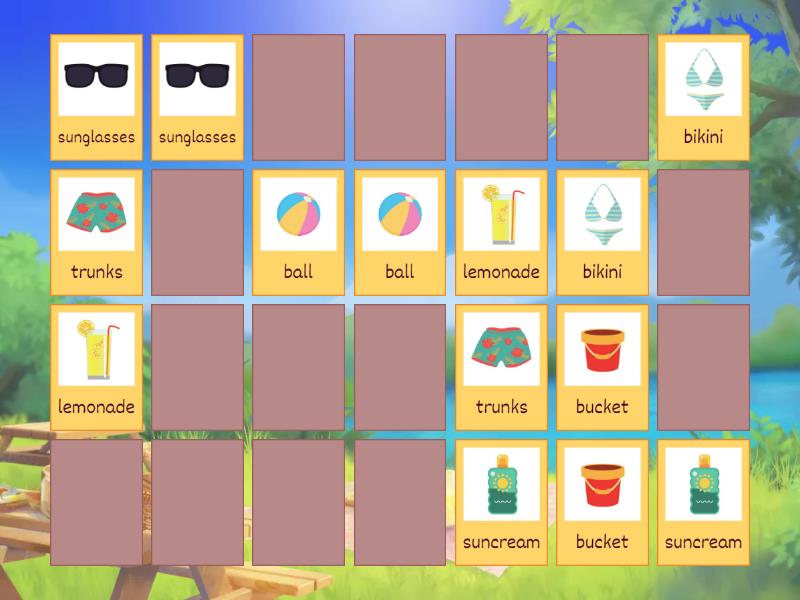The height and width of the screenshot is (600, 800).
Task: Pick the bucket card between two suncream cards
Action: point(602,502)
